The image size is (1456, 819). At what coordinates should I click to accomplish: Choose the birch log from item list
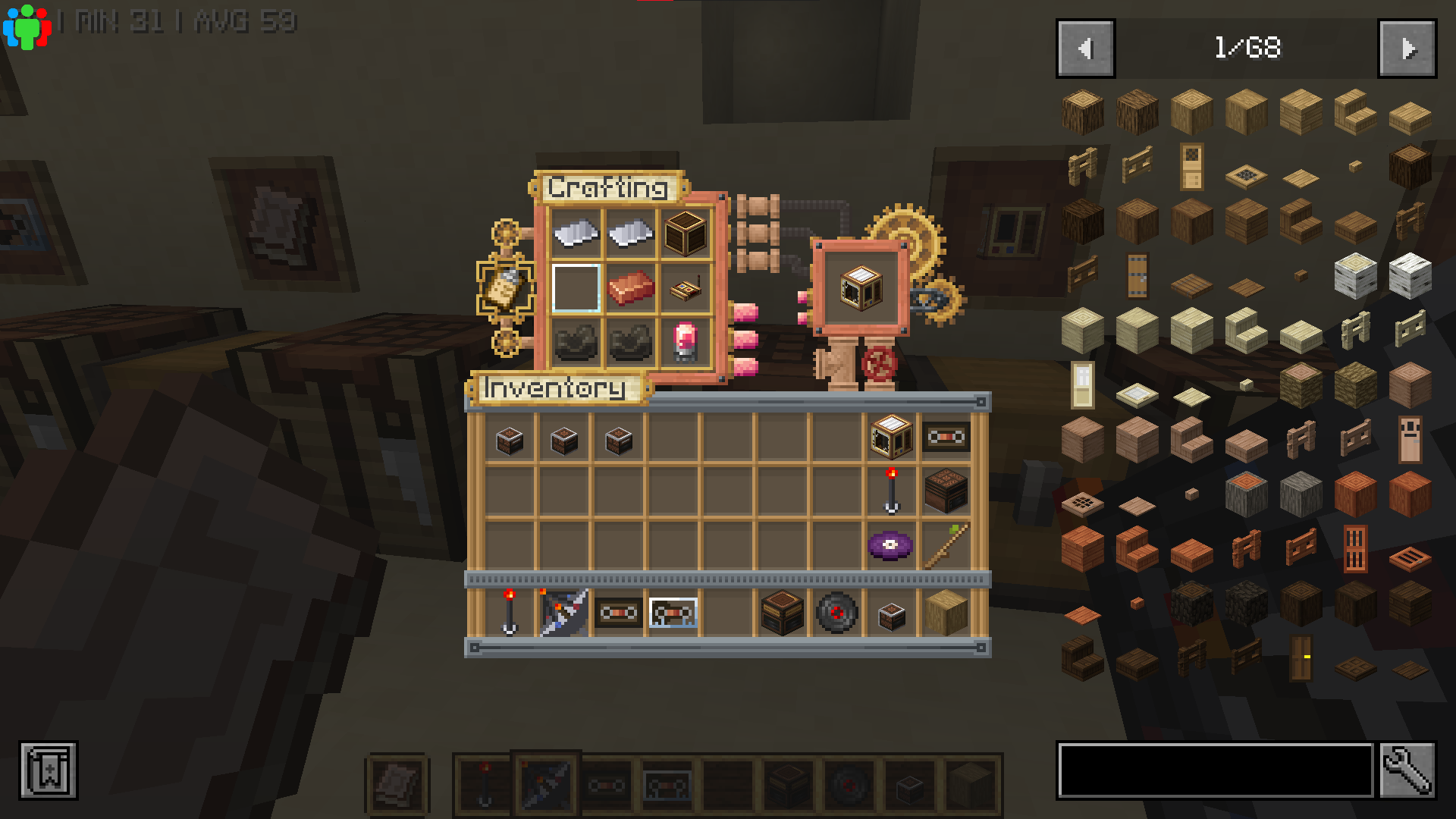point(1355,275)
